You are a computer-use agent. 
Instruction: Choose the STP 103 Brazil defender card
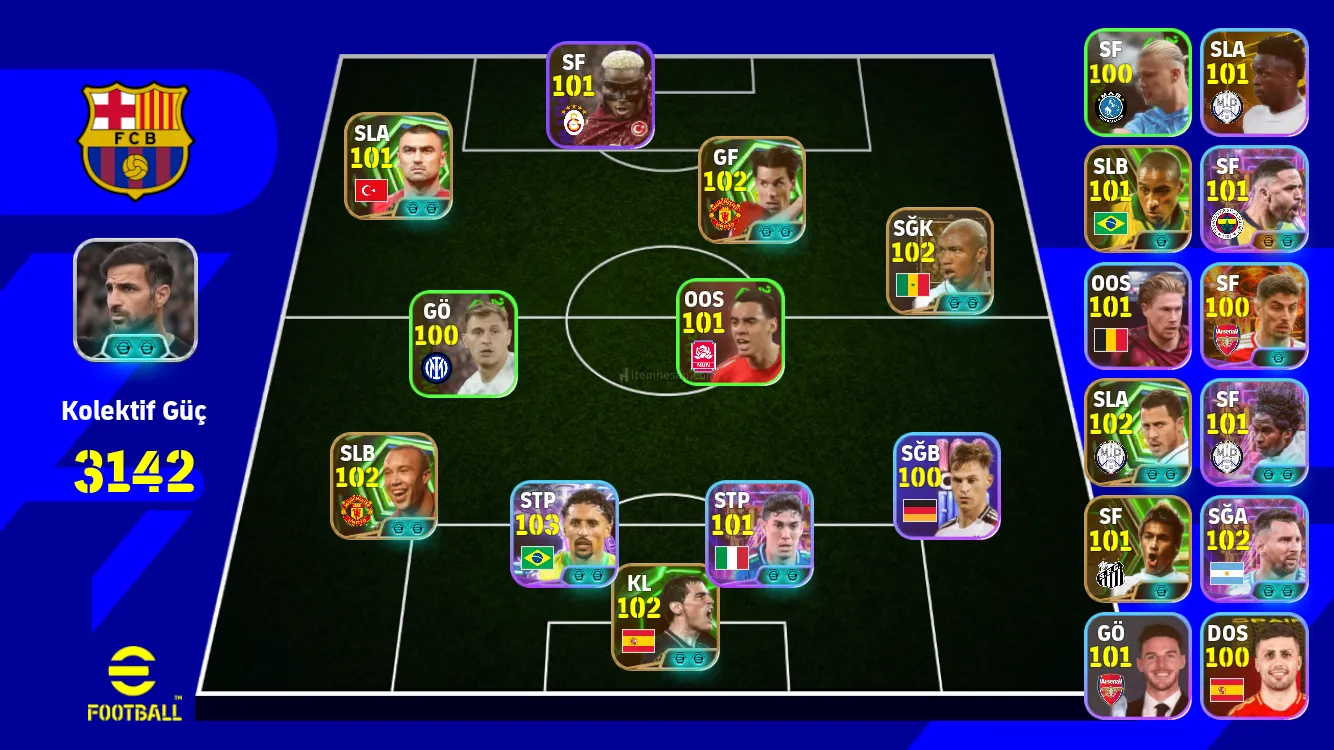tap(564, 534)
